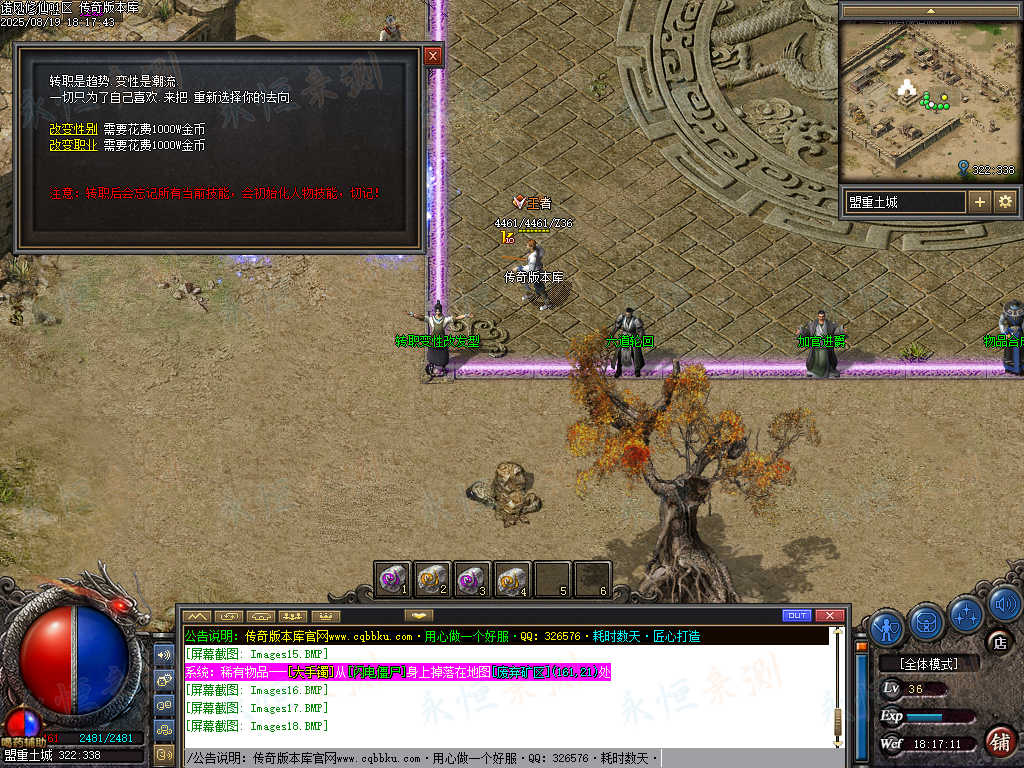Click the chat input field

tap(500, 759)
